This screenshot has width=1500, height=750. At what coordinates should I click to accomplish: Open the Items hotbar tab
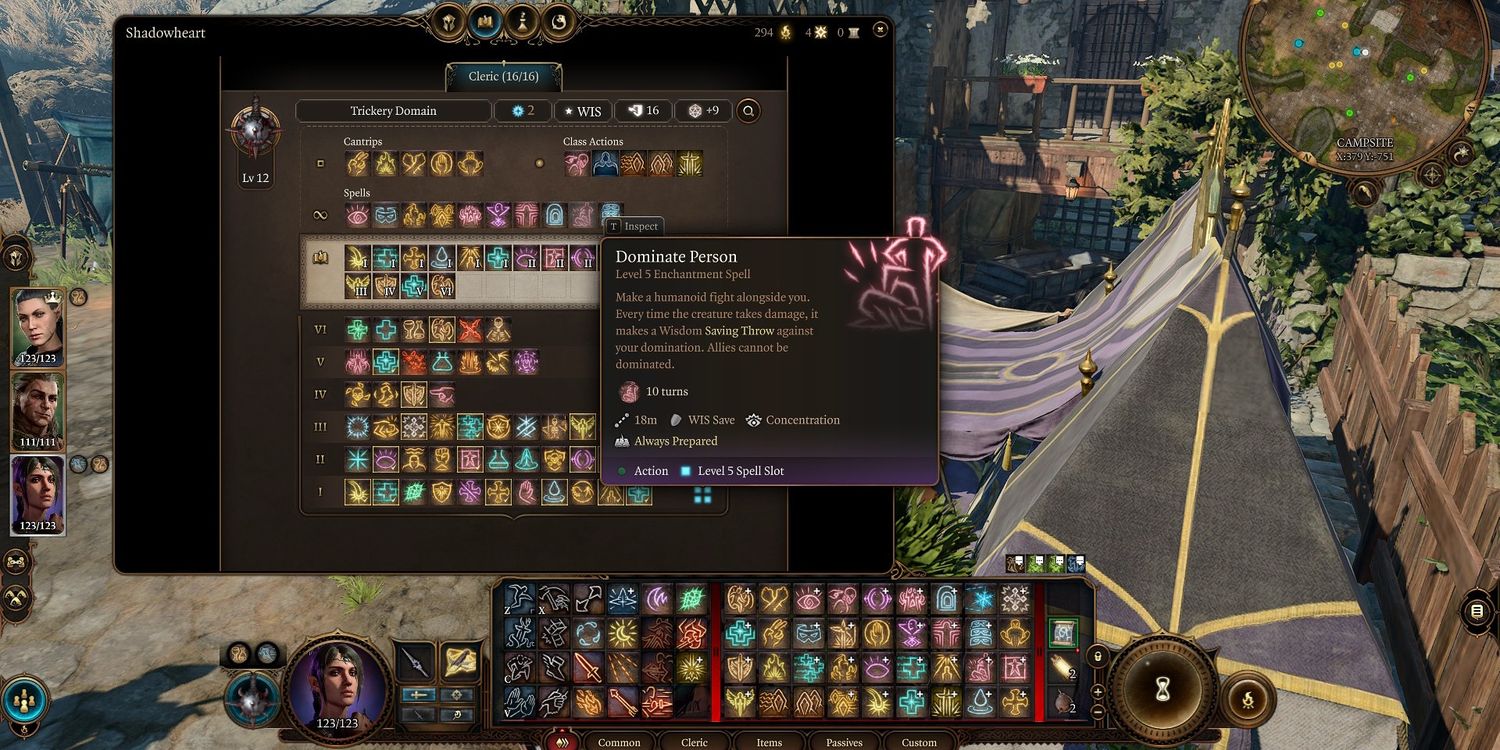point(769,742)
